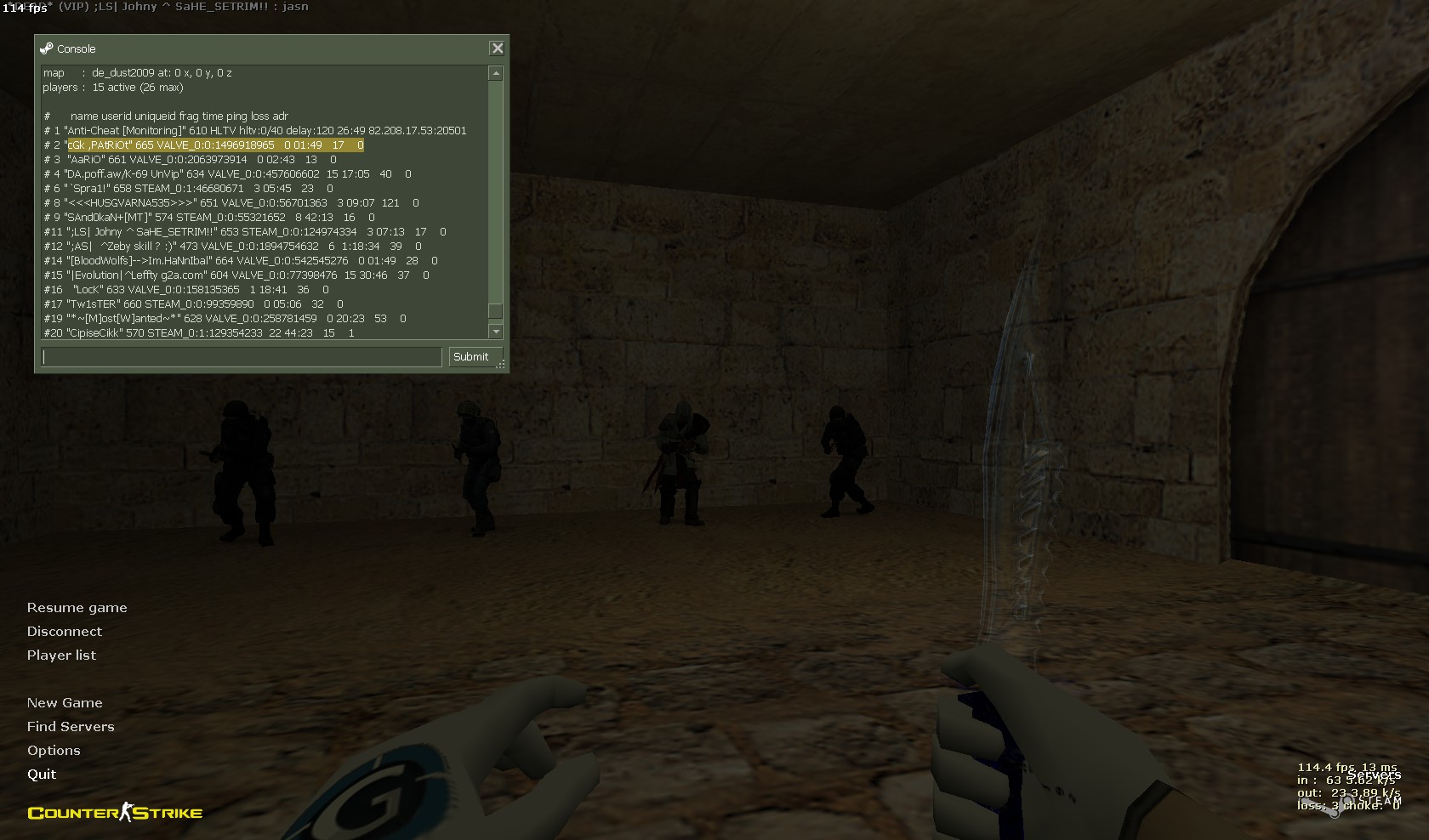Screen dimensions: 1429x840
Task: Disconnect from the current server
Action: (x=64, y=632)
